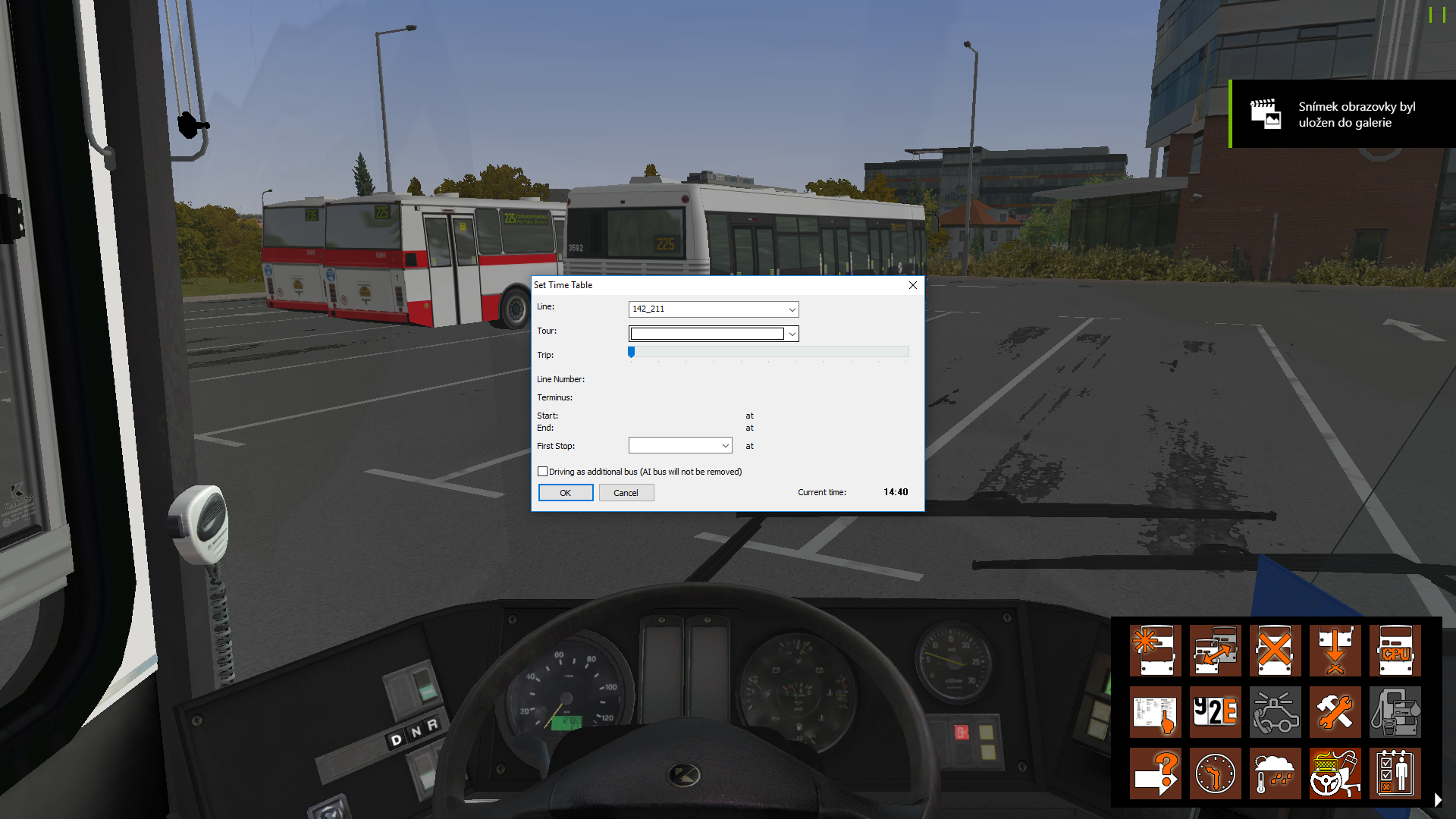Open the weather icon with cloud and thermometer
1456x819 pixels.
pos(1275,773)
